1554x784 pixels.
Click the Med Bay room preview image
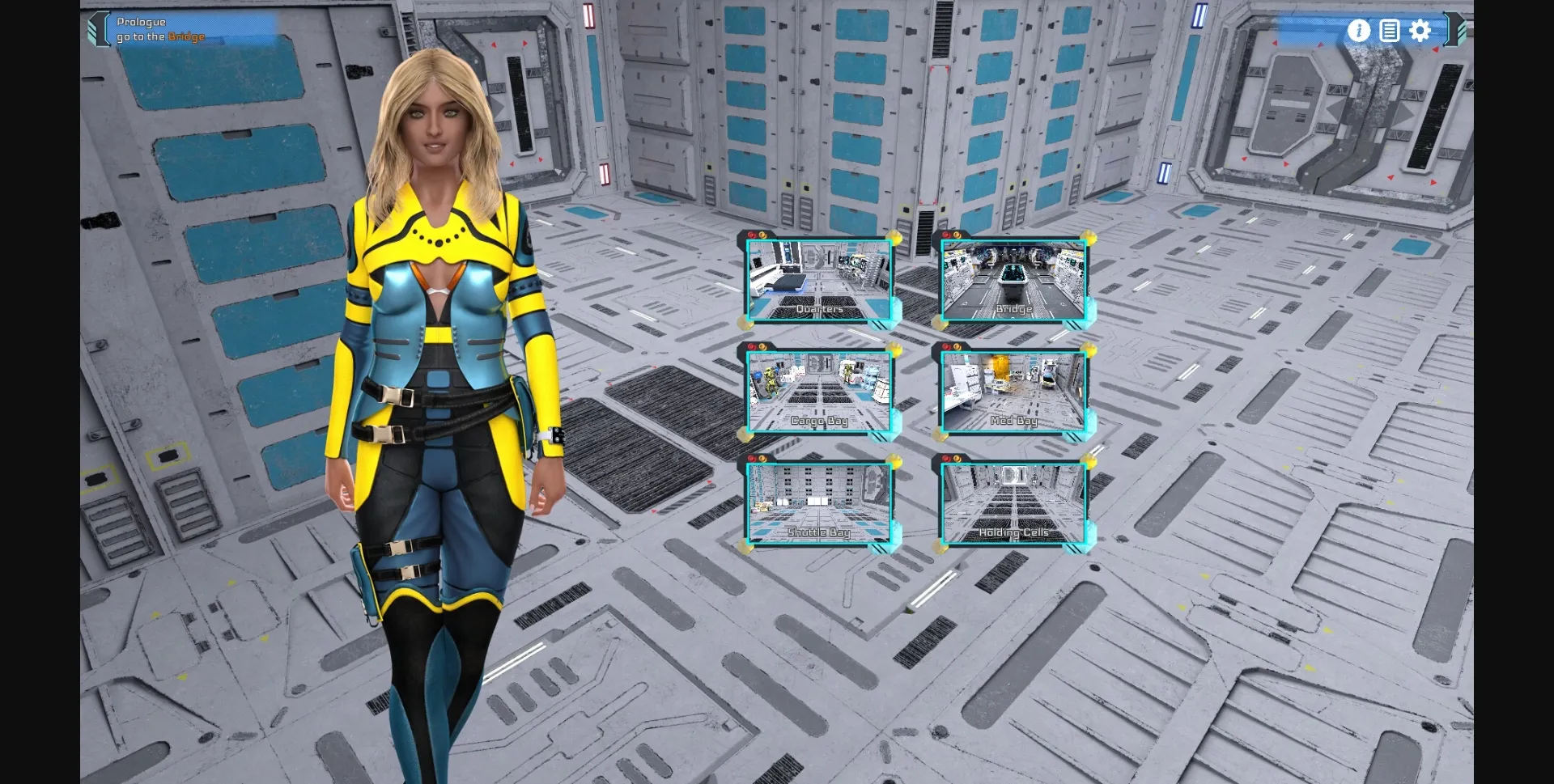coord(1013,392)
